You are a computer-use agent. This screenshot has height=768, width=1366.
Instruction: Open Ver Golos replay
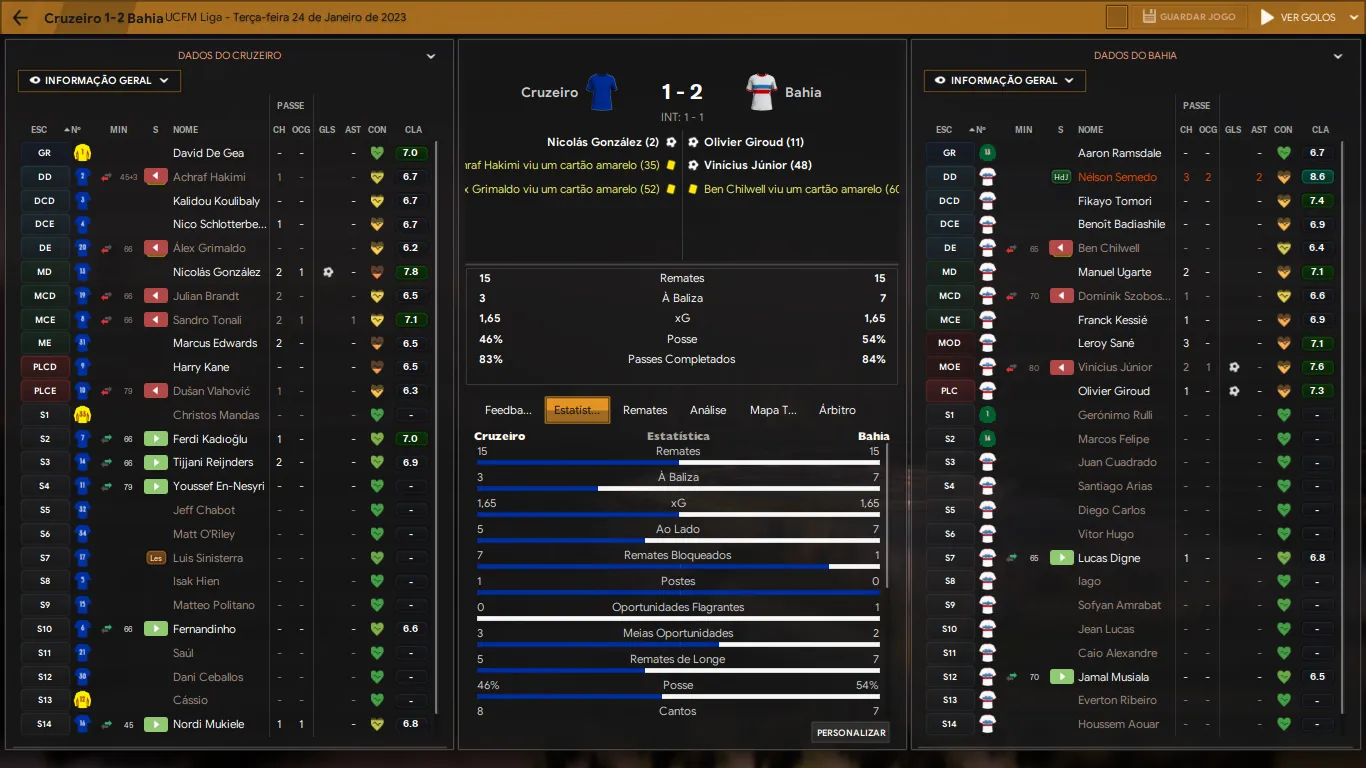[x=1298, y=17]
